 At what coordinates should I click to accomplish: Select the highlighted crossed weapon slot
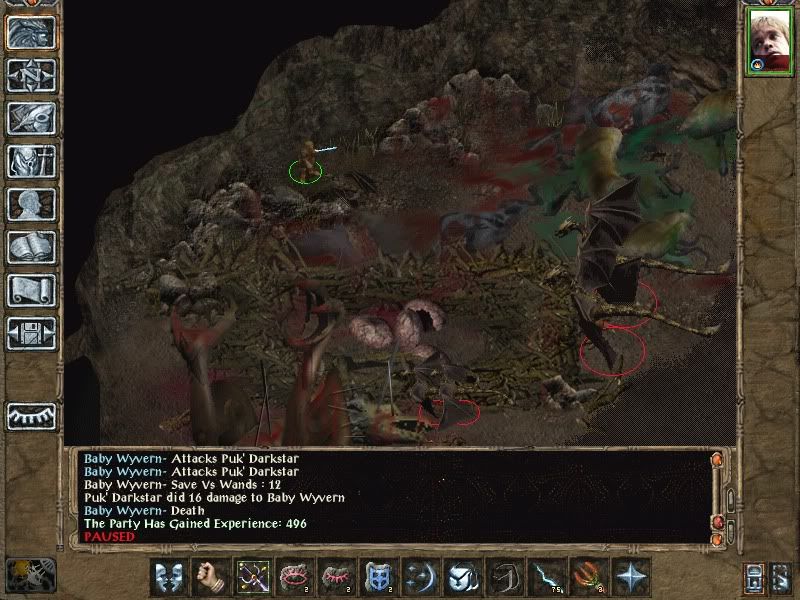click(250, 577)
